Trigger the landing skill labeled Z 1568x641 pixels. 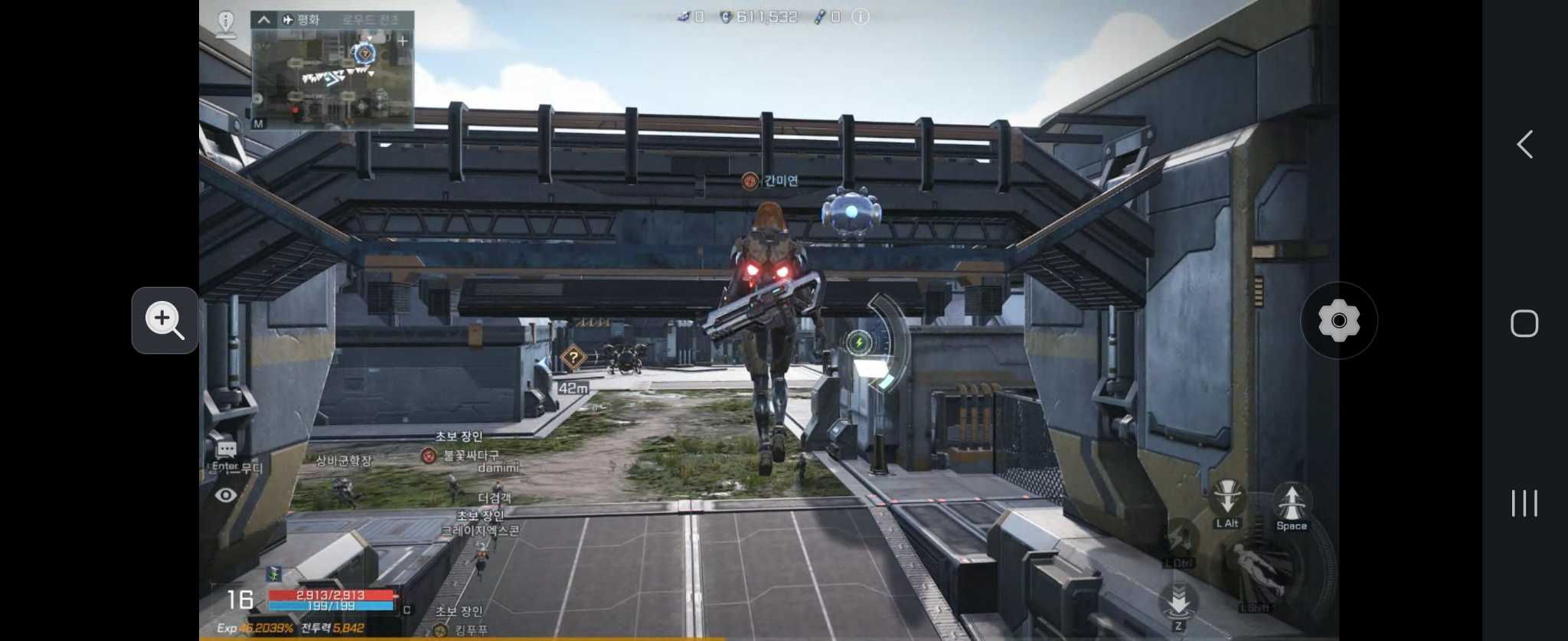[x=1178, y=601]
